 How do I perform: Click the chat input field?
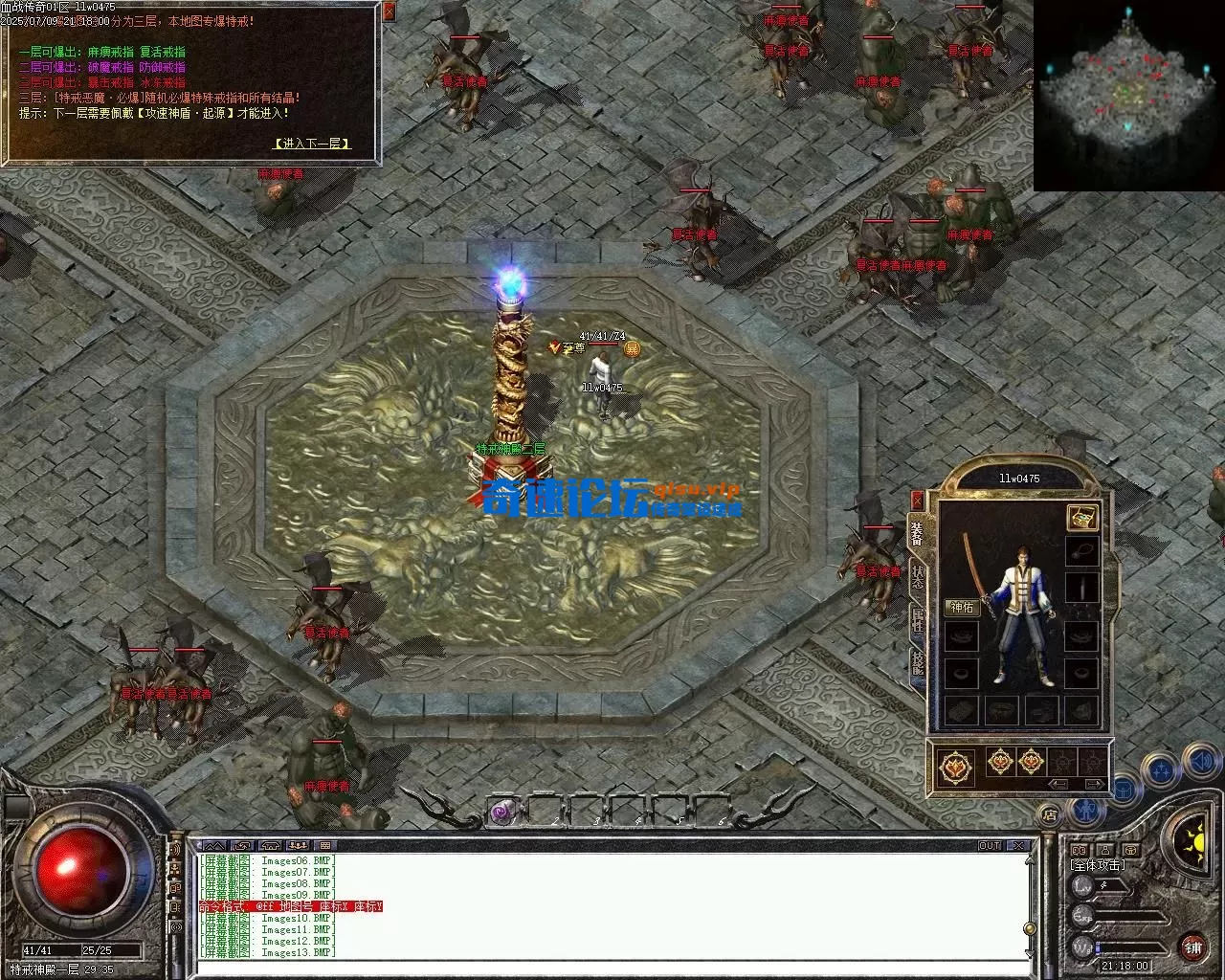(612, 968)
